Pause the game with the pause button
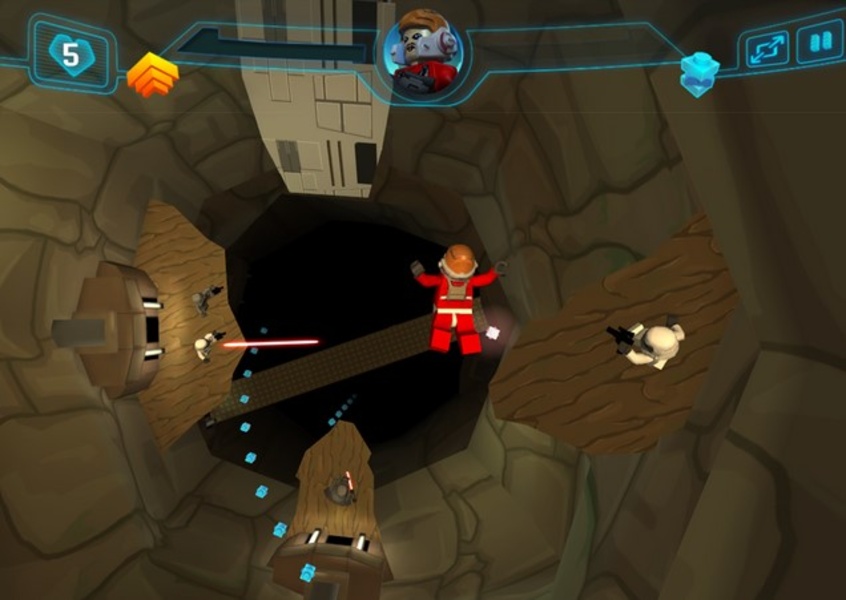846x600 pixels. click(820, 45)
